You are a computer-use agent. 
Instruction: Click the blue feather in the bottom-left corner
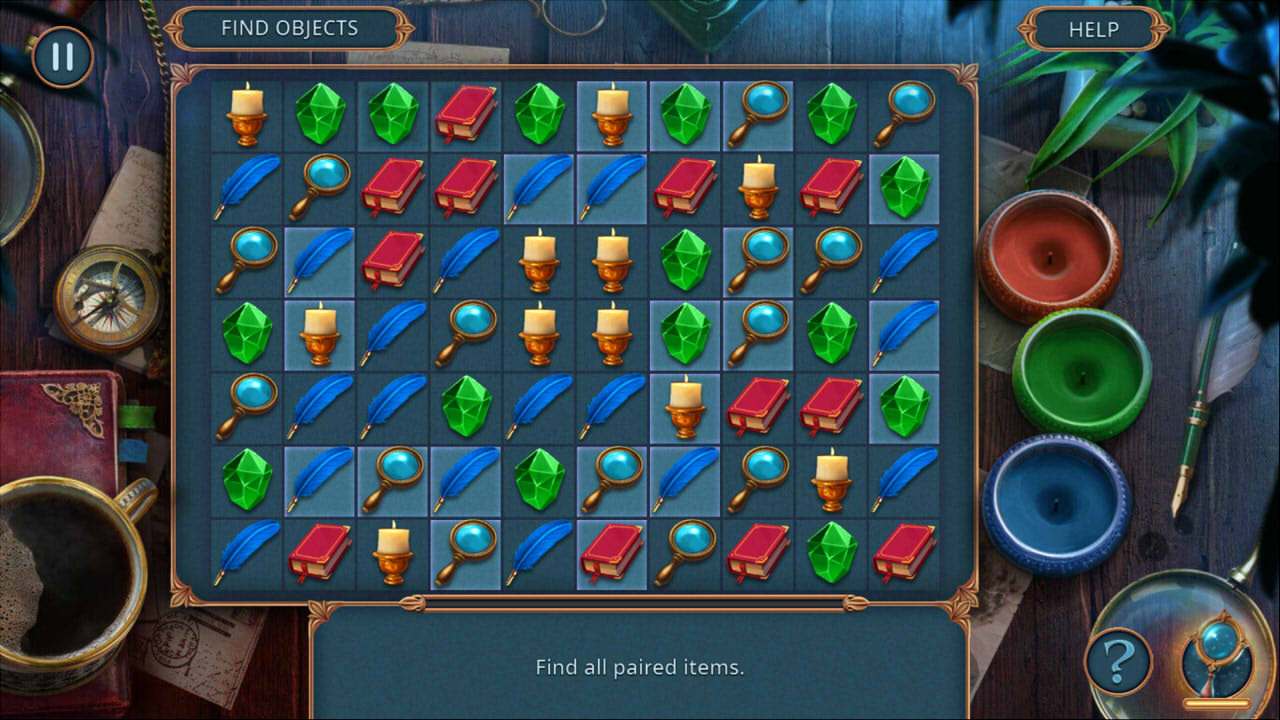click(245, 552)
